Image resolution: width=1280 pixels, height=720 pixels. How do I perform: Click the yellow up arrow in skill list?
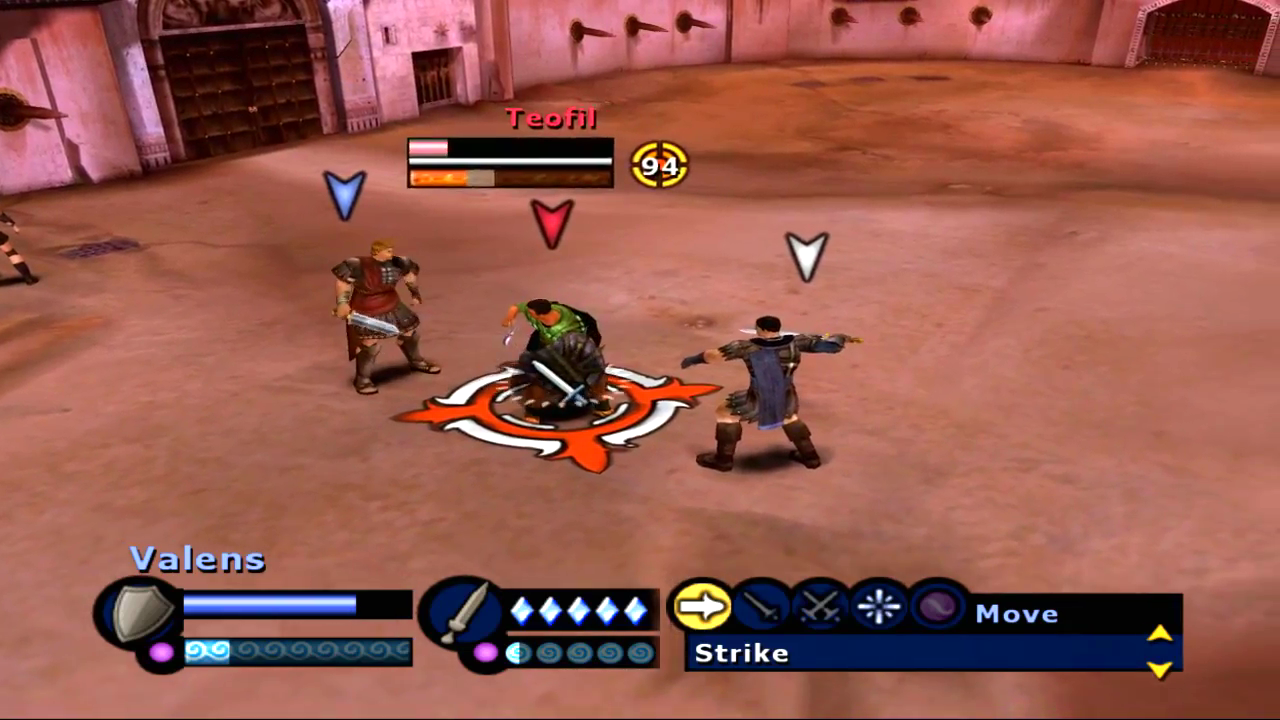click(1159, 633)
